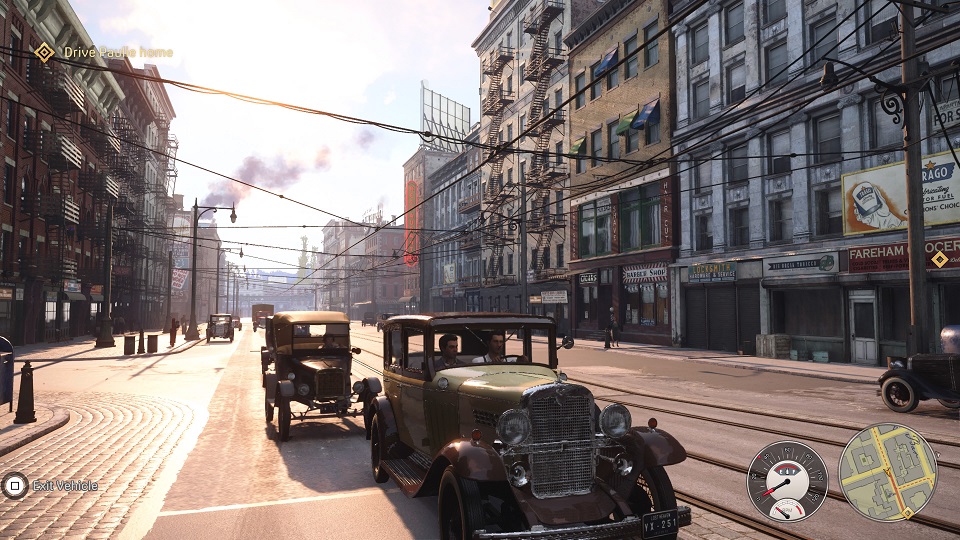Select the Drive Paulie home objective tracker
Viewport: 960px width, 540px height.
[104, 52]
